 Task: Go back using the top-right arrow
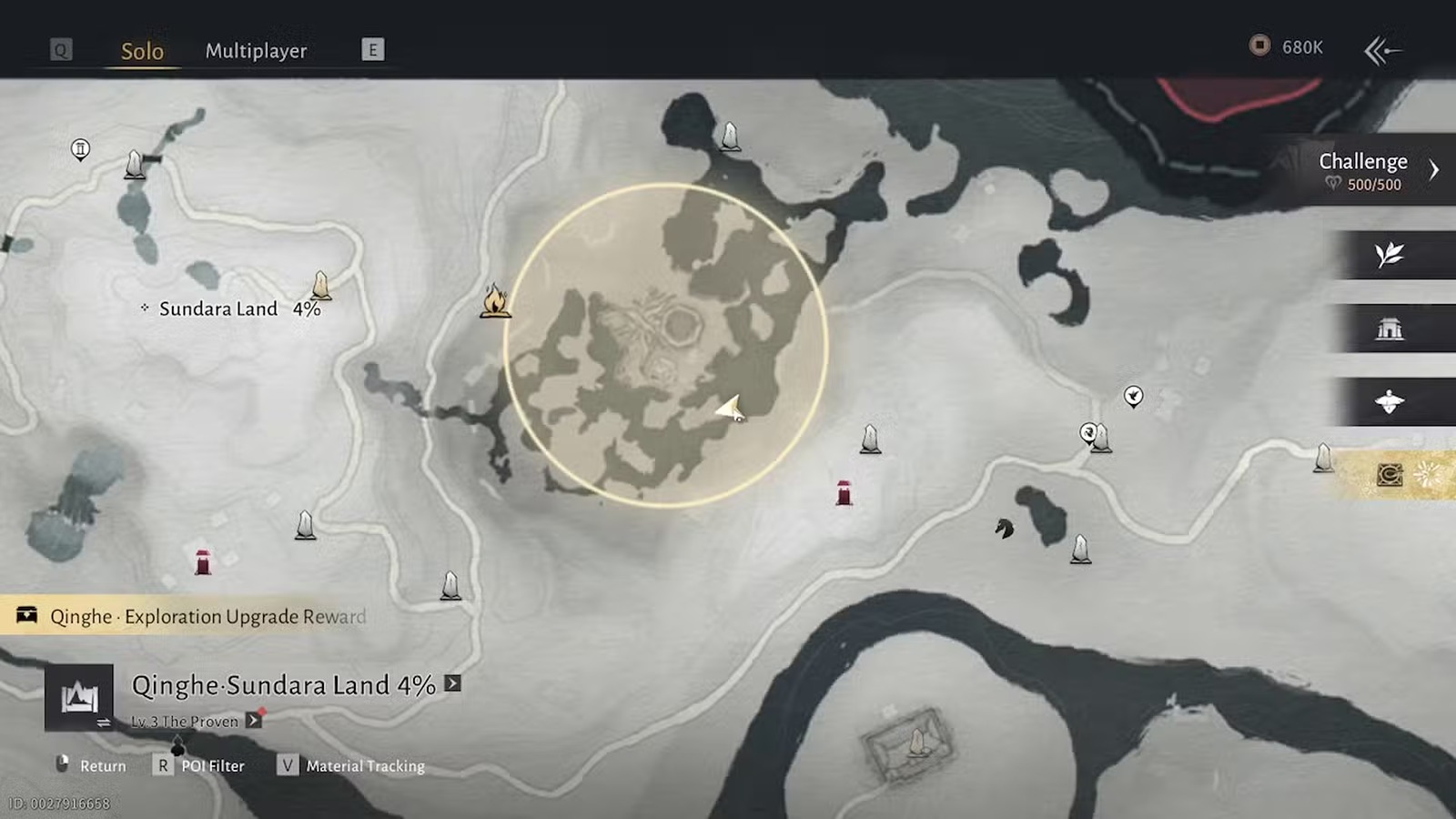pos(1382,50)
